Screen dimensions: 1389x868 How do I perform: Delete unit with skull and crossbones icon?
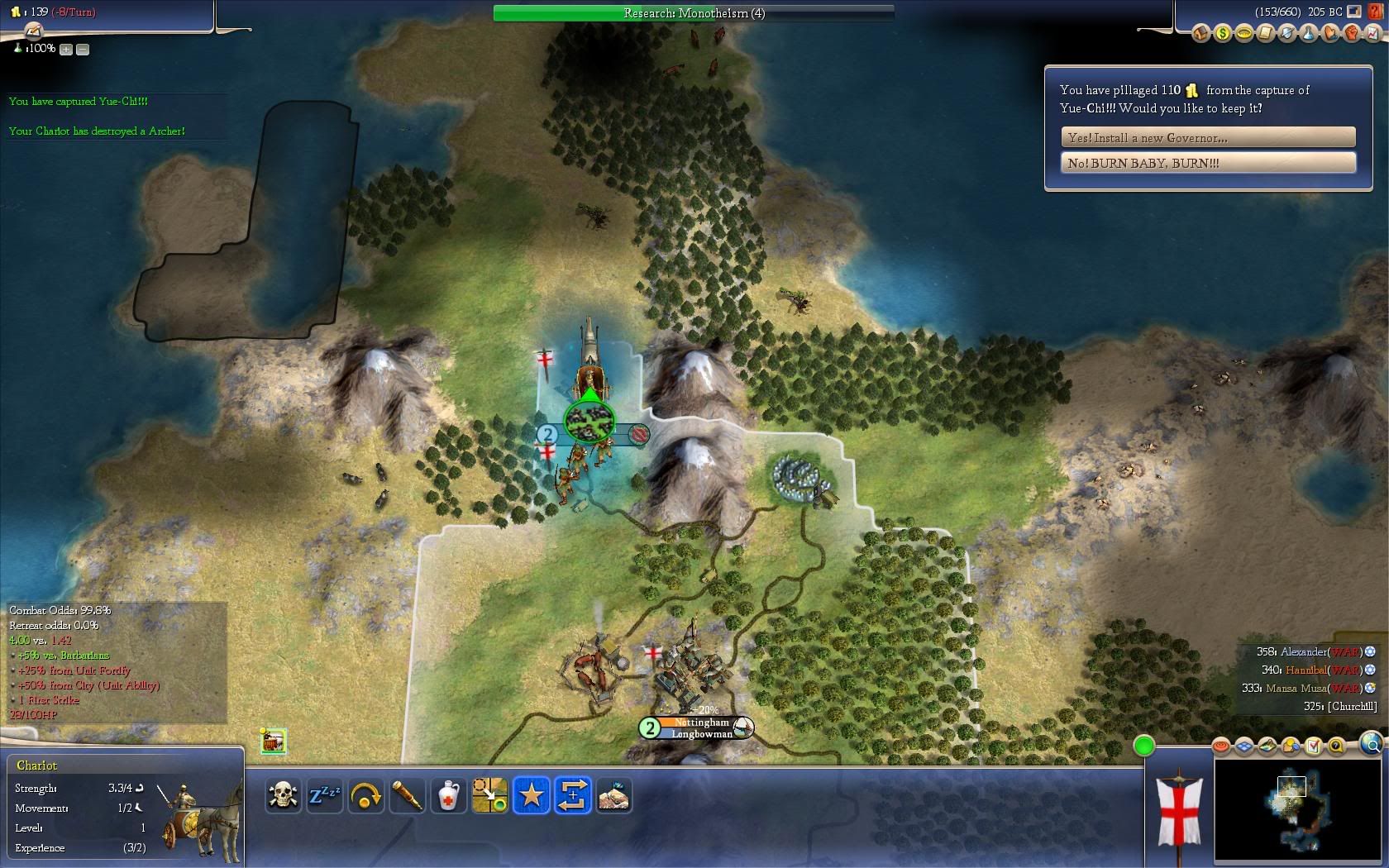point(283,795)
